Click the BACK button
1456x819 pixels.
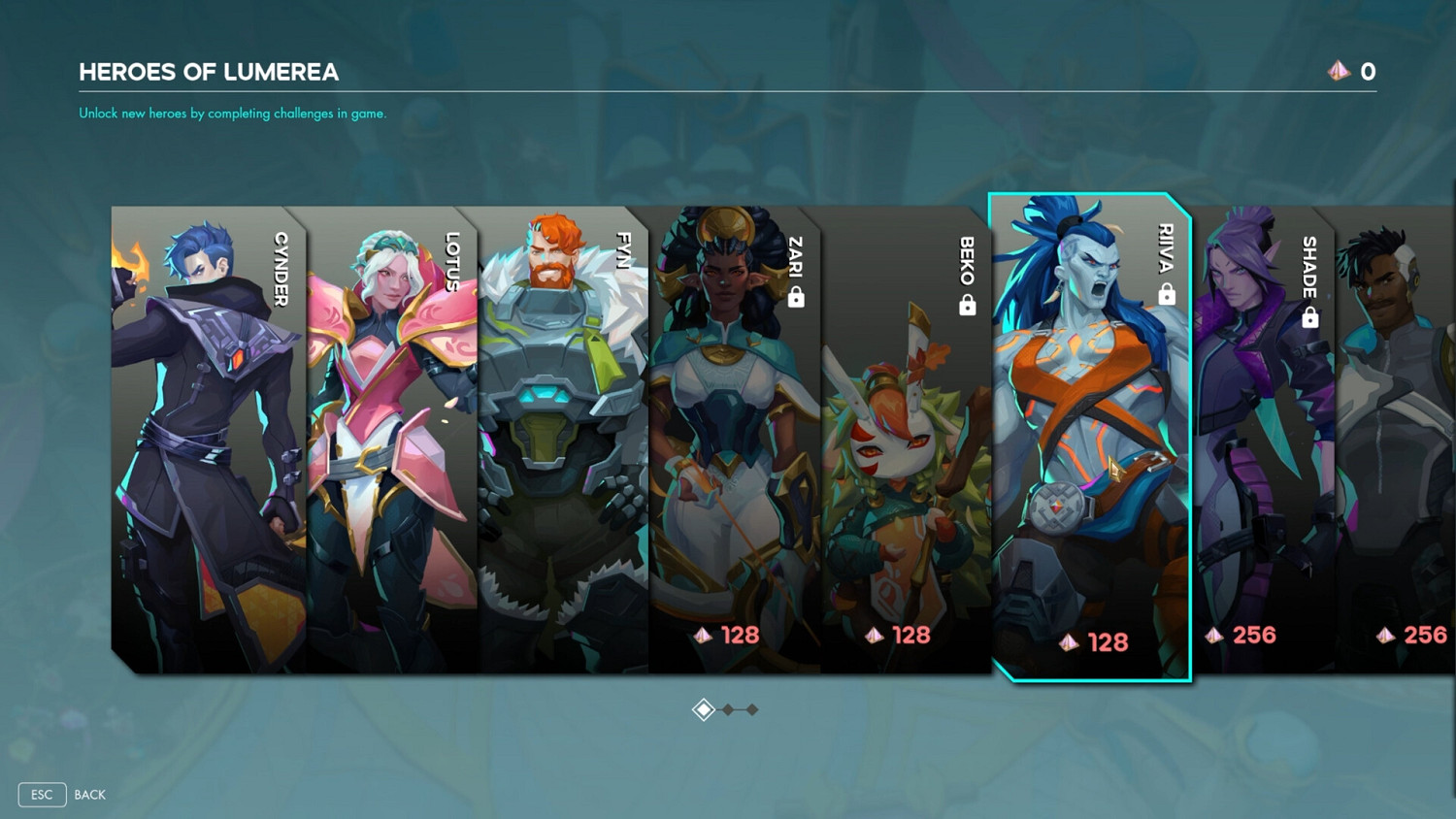coord(89,794)
